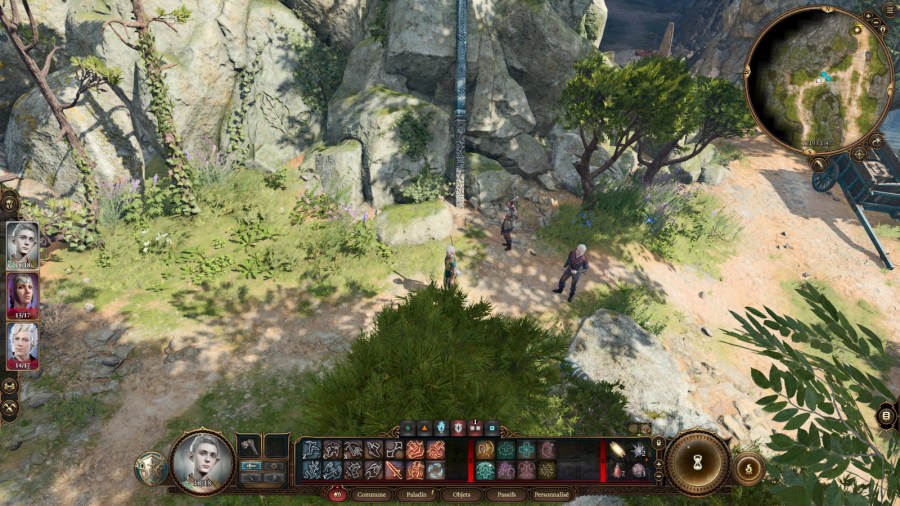Screen dimensions: 900x506
Task: End turn with the hourglass button
Action: [697, 462]
